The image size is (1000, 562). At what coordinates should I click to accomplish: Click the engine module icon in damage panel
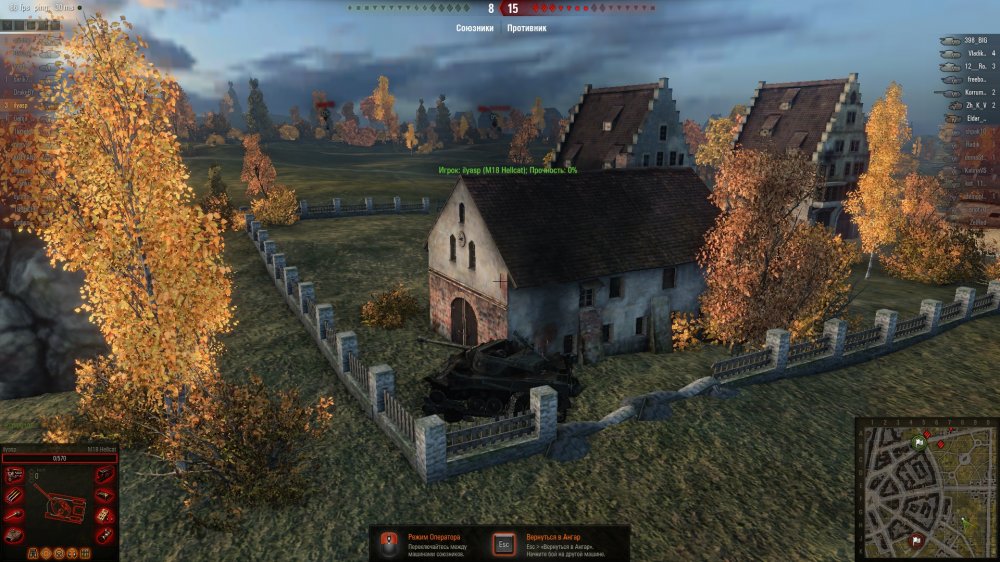(x=15, y=475)
